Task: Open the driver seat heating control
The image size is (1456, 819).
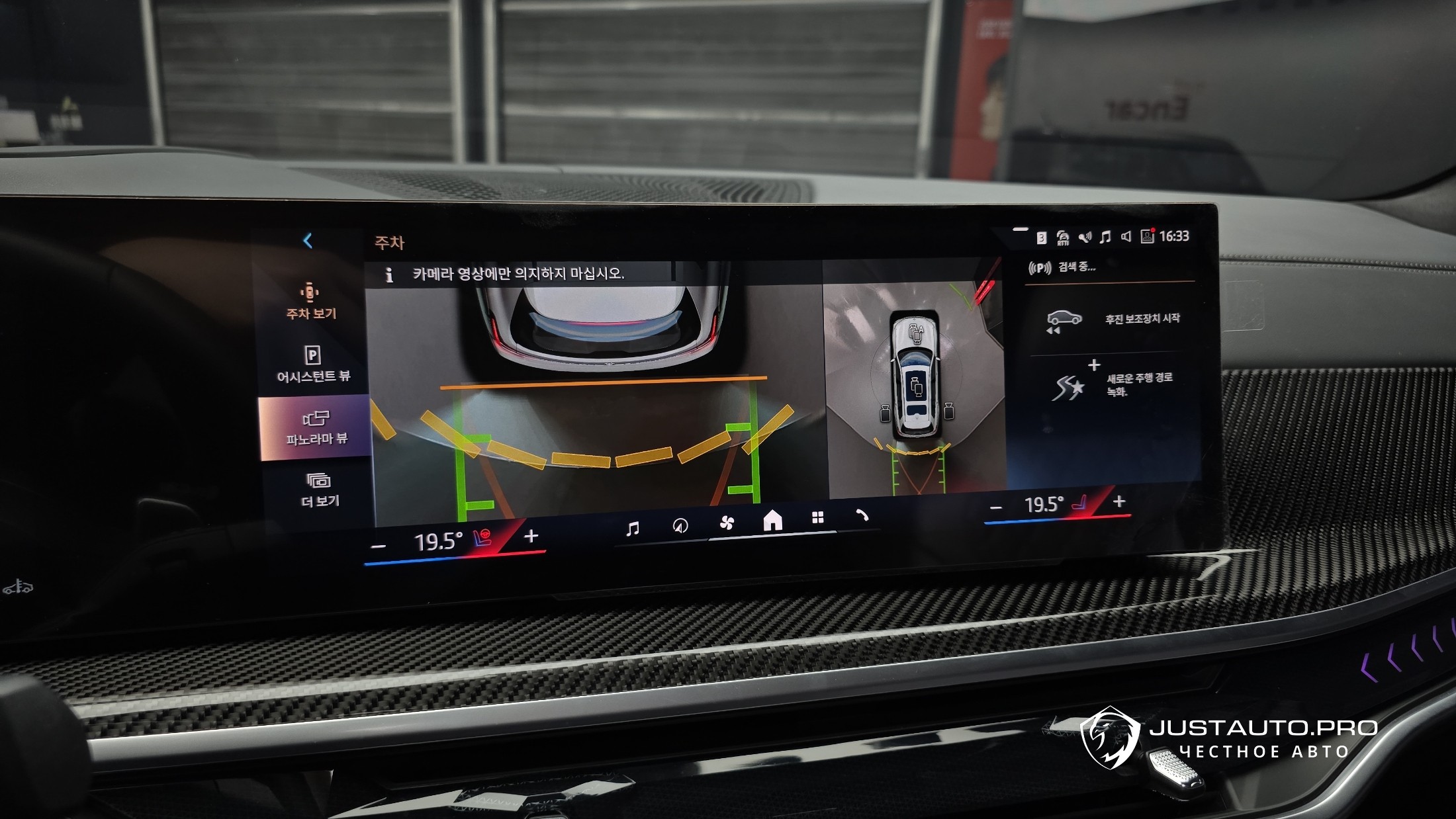Action: pyautogui.click(x=482, y=539)
